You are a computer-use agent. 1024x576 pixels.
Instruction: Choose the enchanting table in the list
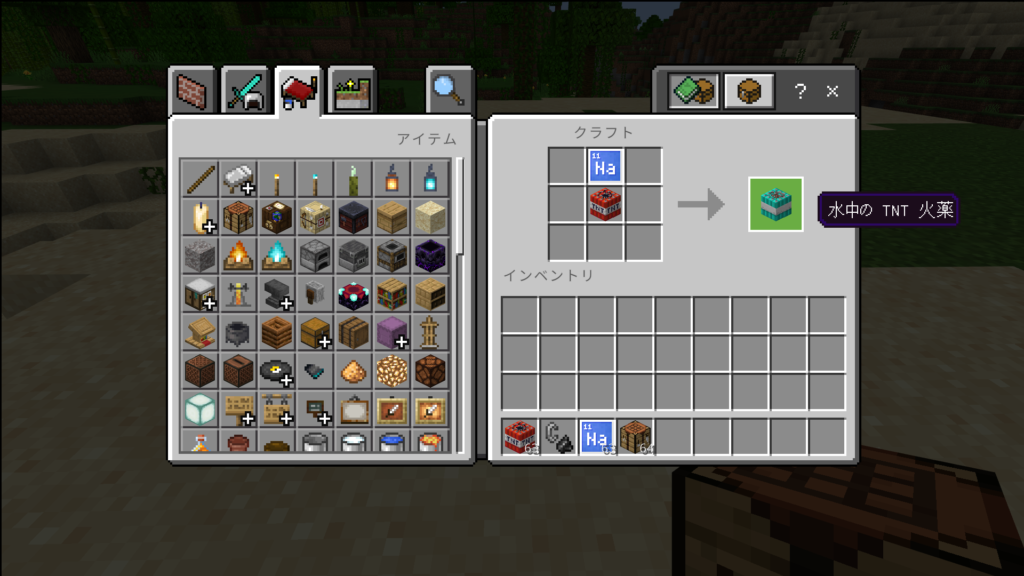(353, 294)
